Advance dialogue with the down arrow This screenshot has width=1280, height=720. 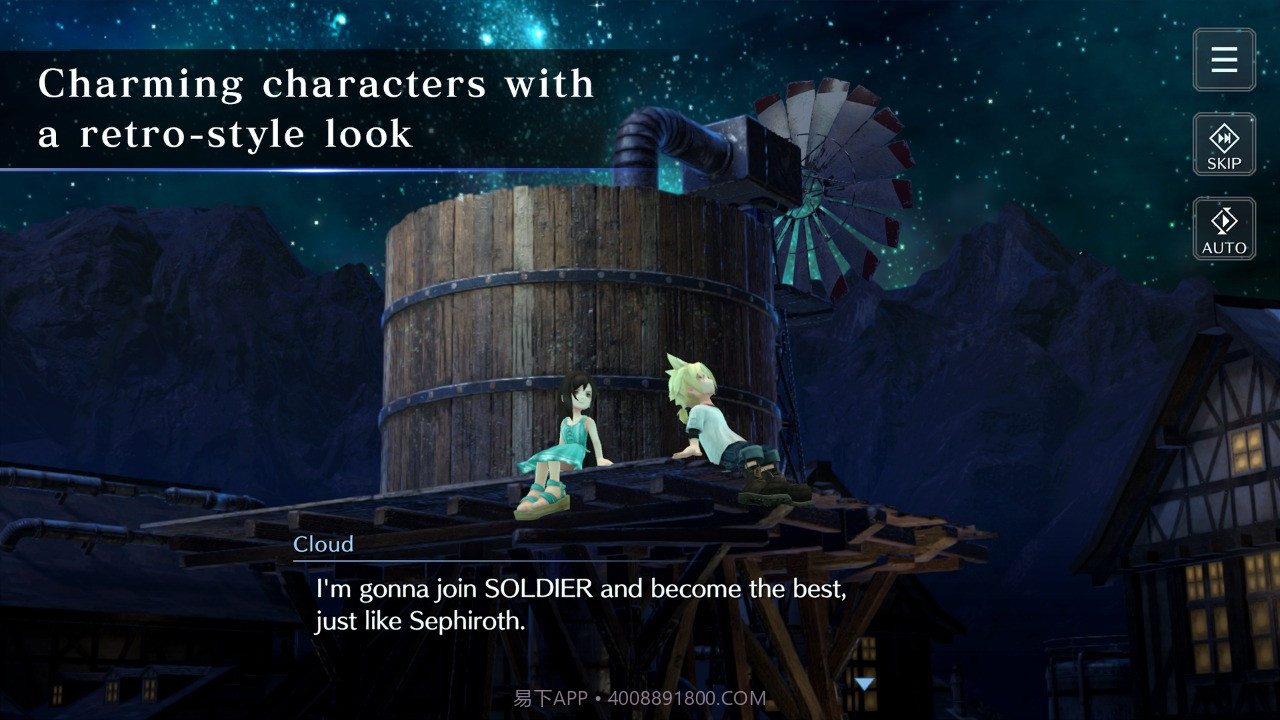864,684
